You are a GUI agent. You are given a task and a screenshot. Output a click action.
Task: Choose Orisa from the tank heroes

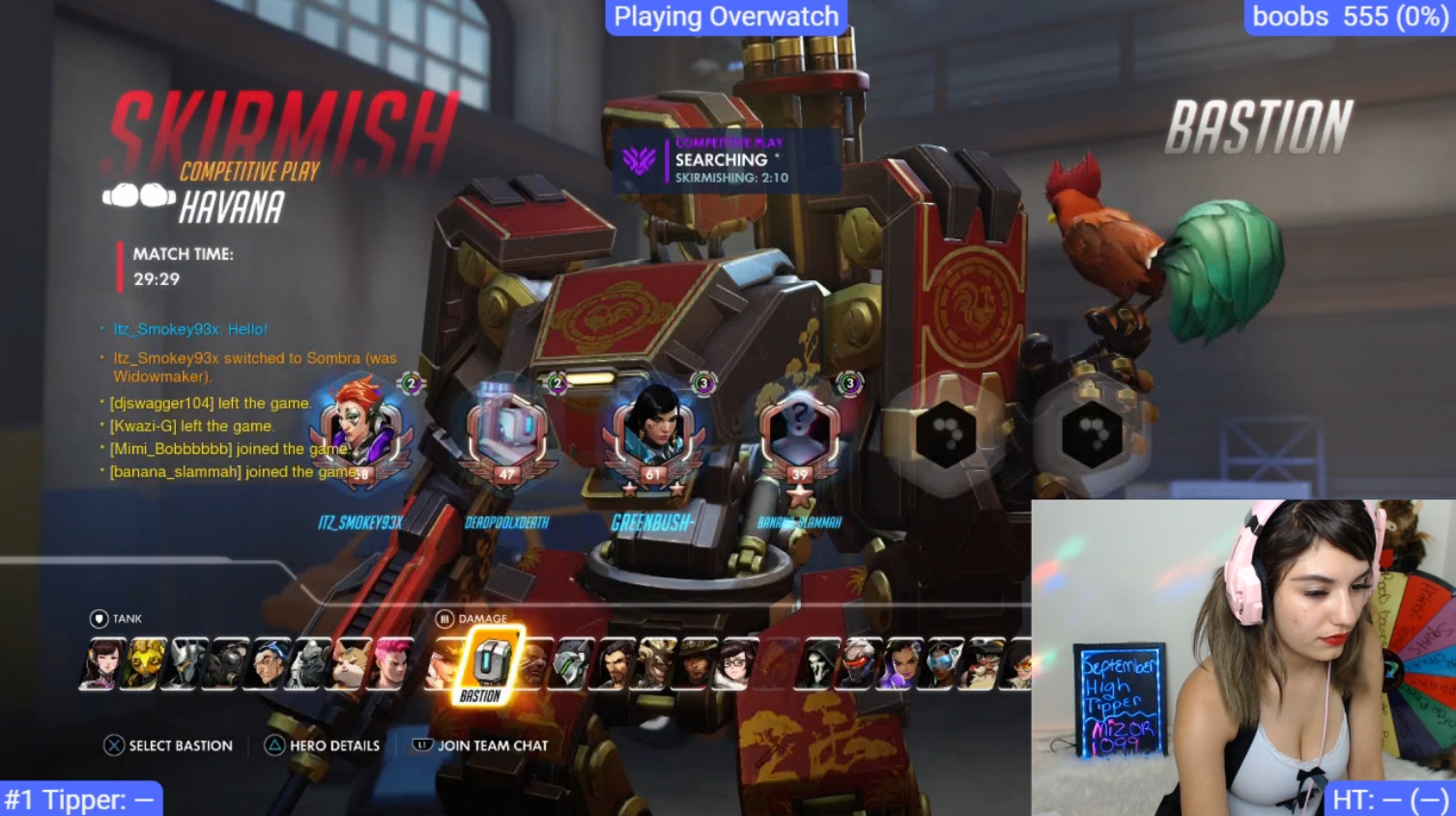141,665
